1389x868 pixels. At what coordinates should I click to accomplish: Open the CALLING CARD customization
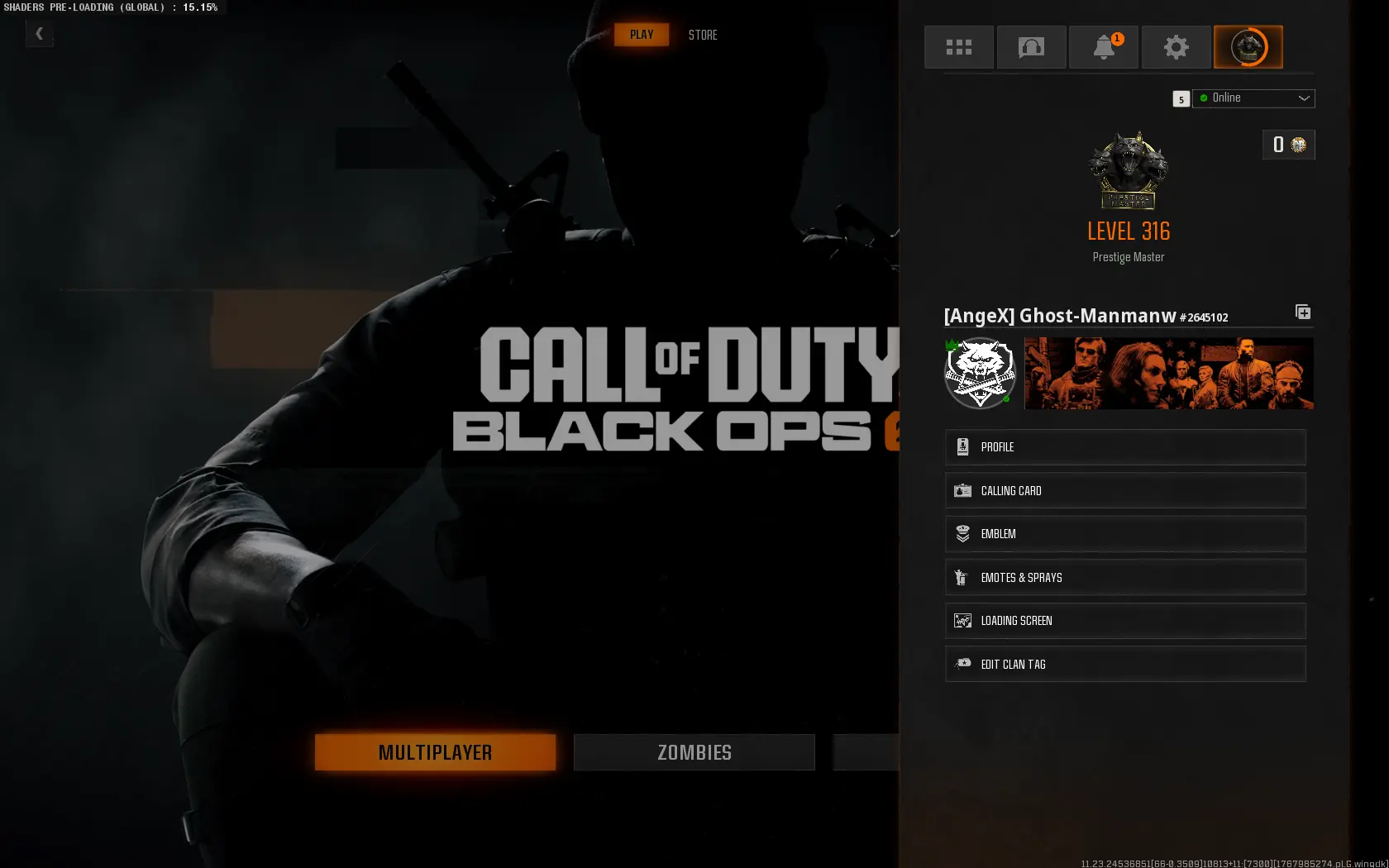pos(1125,490)
